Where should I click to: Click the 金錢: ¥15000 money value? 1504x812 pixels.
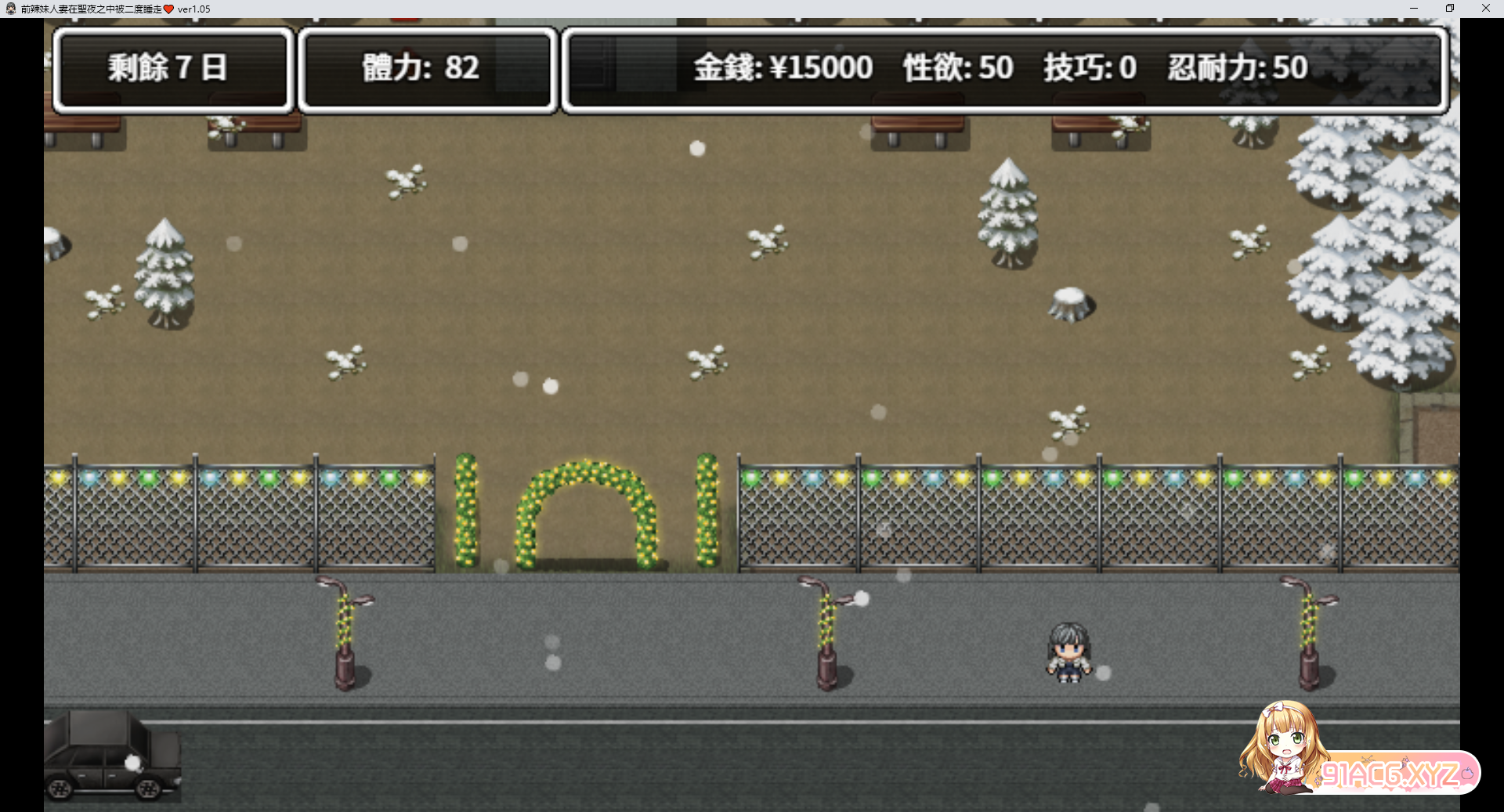point(782,69)
